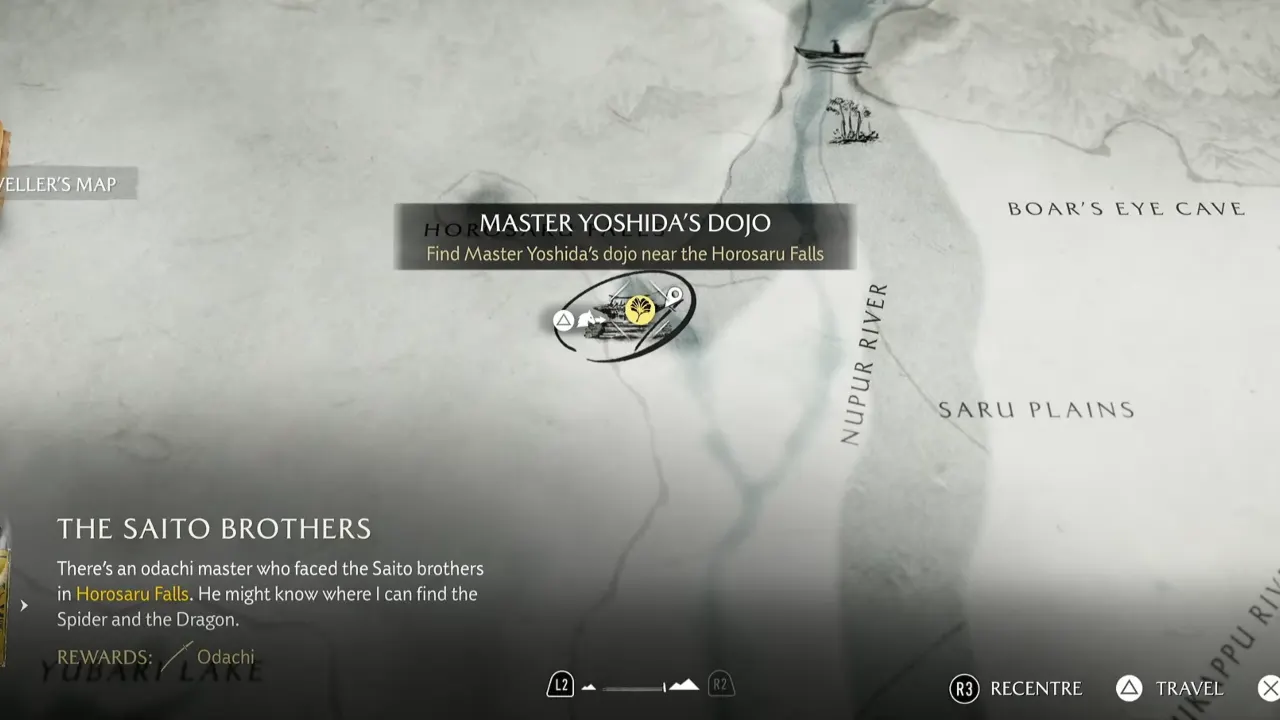Click the white location pin on the map

(675, 295)
